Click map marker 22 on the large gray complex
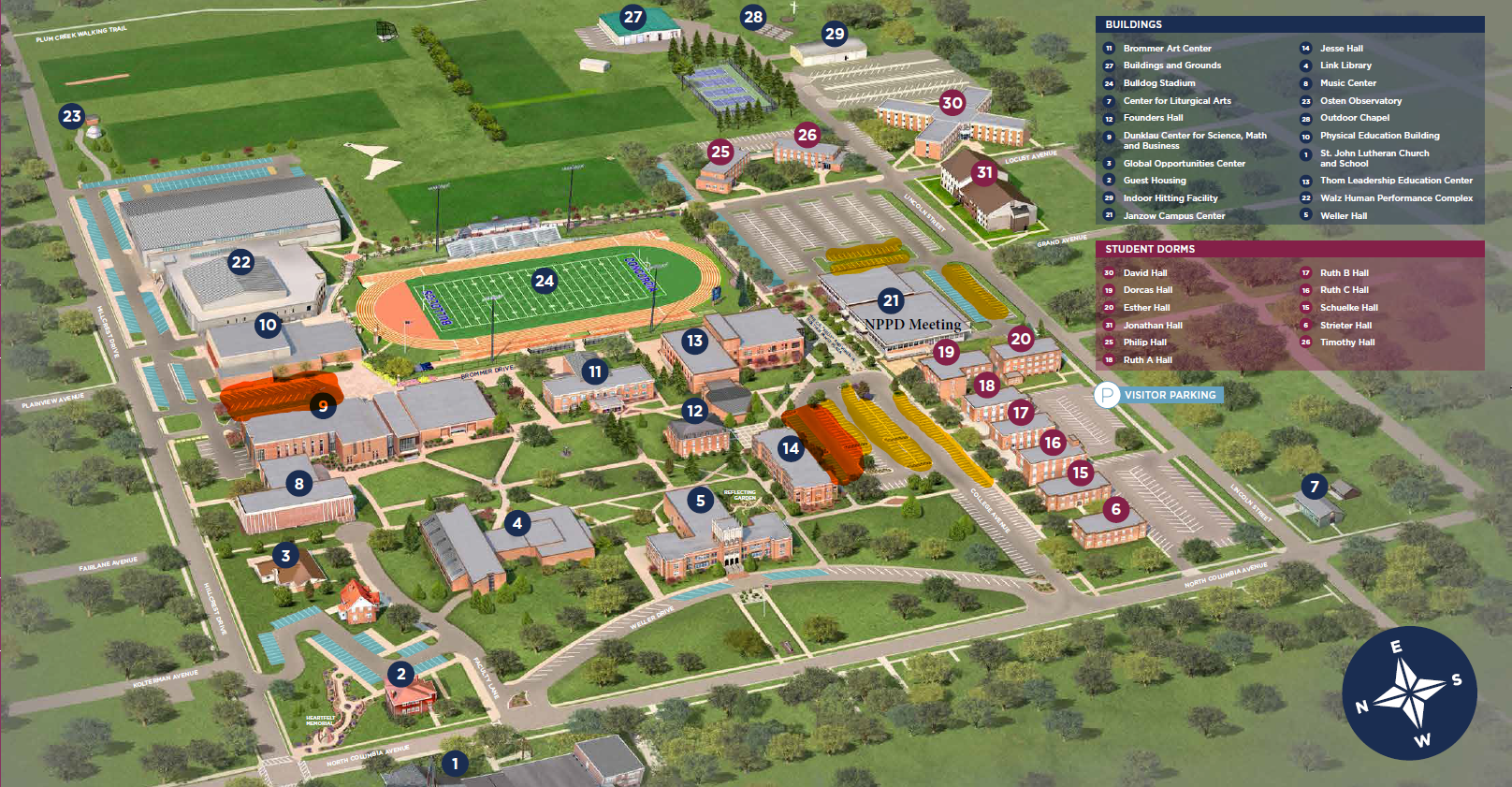This screenshot has height=787, width=1512. [241, 262]
